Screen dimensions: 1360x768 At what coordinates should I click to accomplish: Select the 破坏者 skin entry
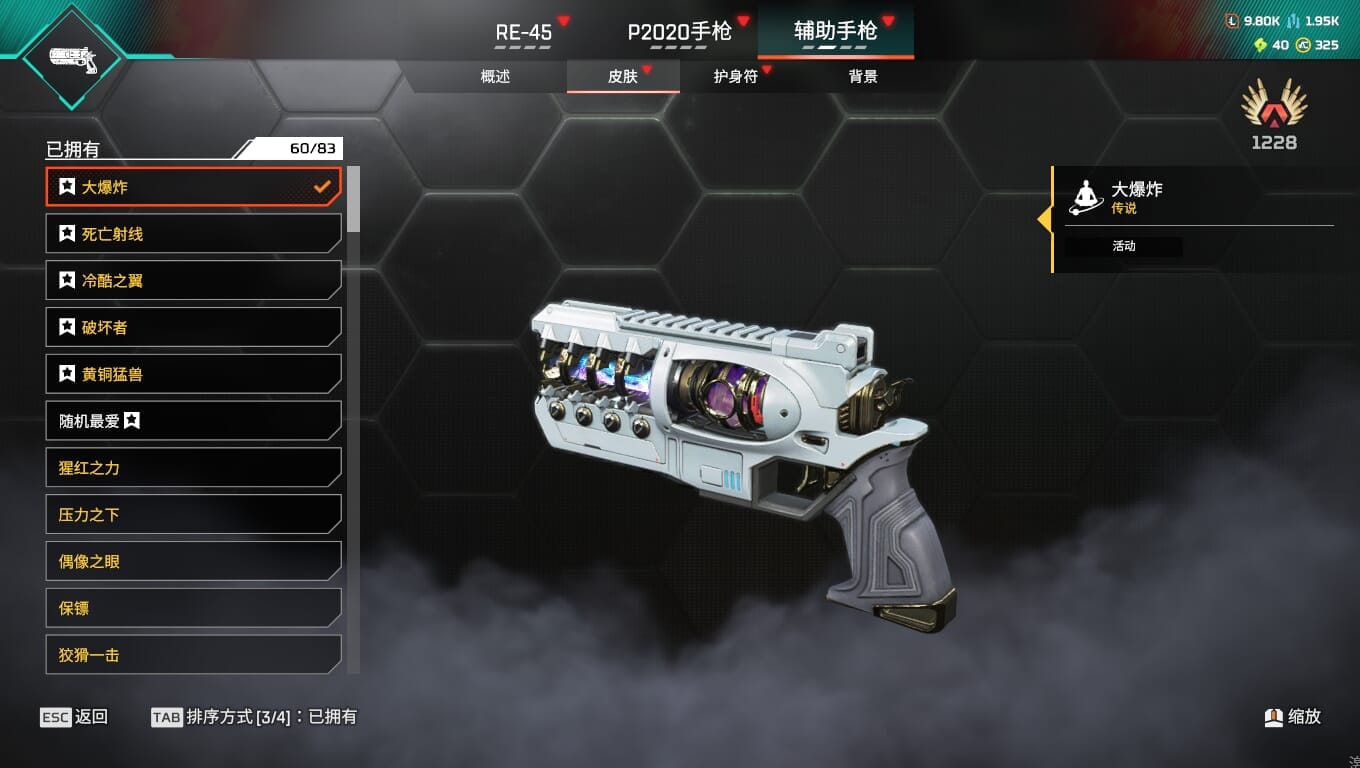click(x=193, y=327)
